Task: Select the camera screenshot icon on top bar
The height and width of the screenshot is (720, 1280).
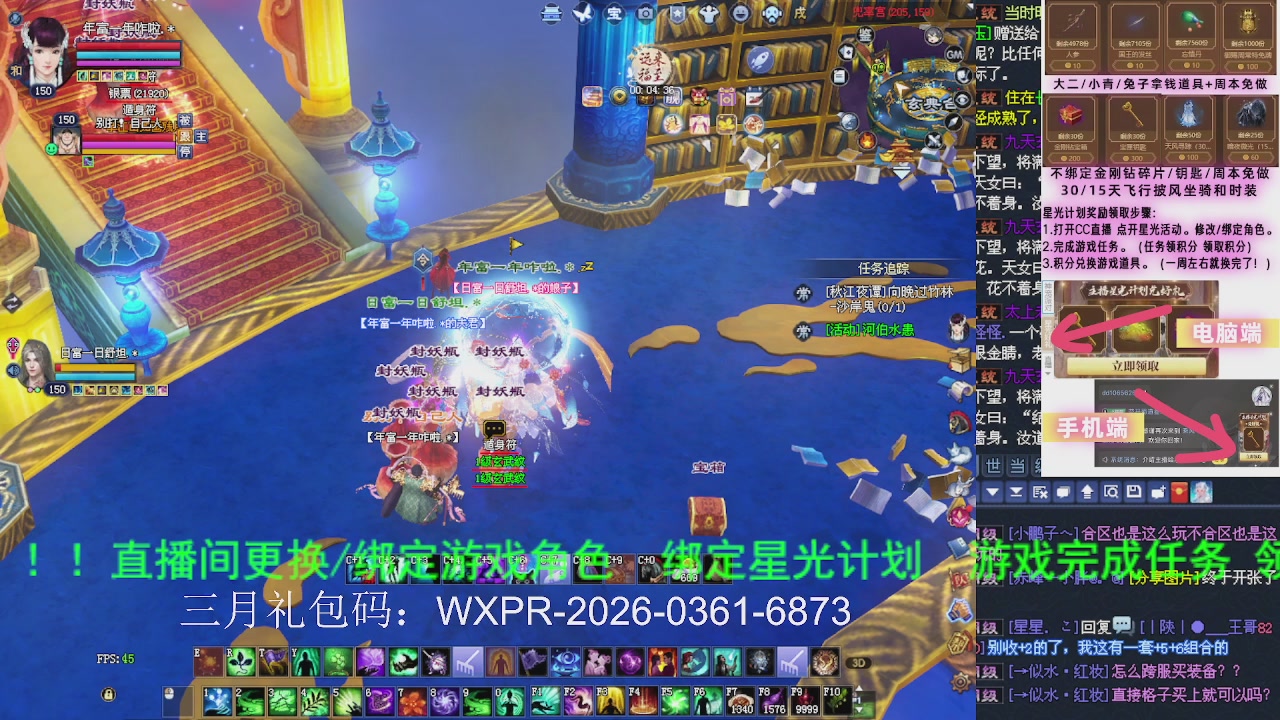Action: [x=645, y=14]
